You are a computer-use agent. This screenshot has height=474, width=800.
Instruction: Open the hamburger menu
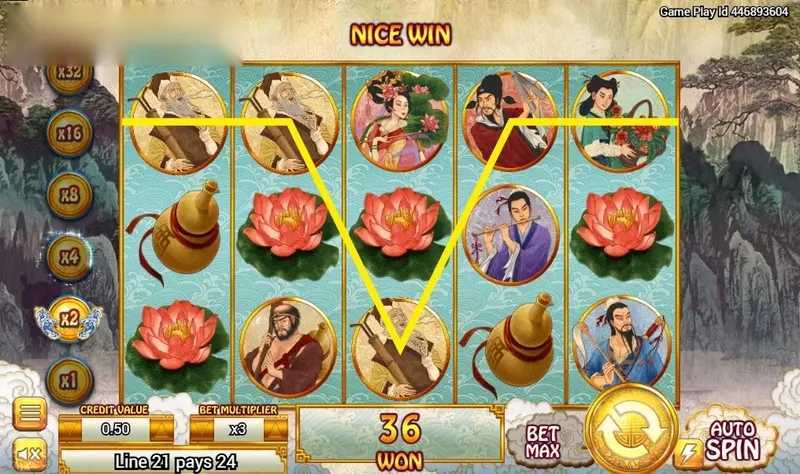coord(29,414)
